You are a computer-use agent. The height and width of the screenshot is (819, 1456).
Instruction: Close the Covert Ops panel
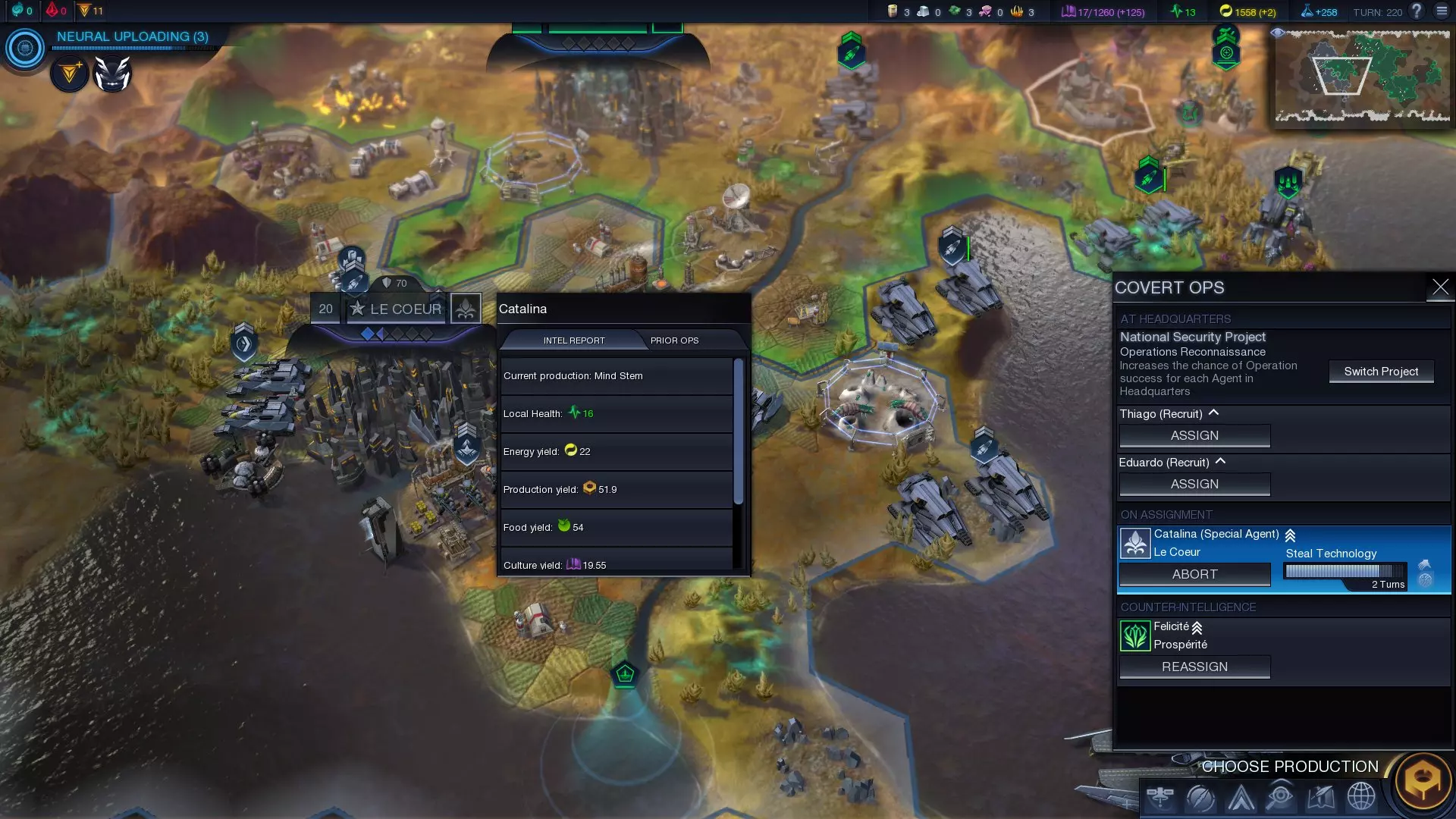[1440, 287]
